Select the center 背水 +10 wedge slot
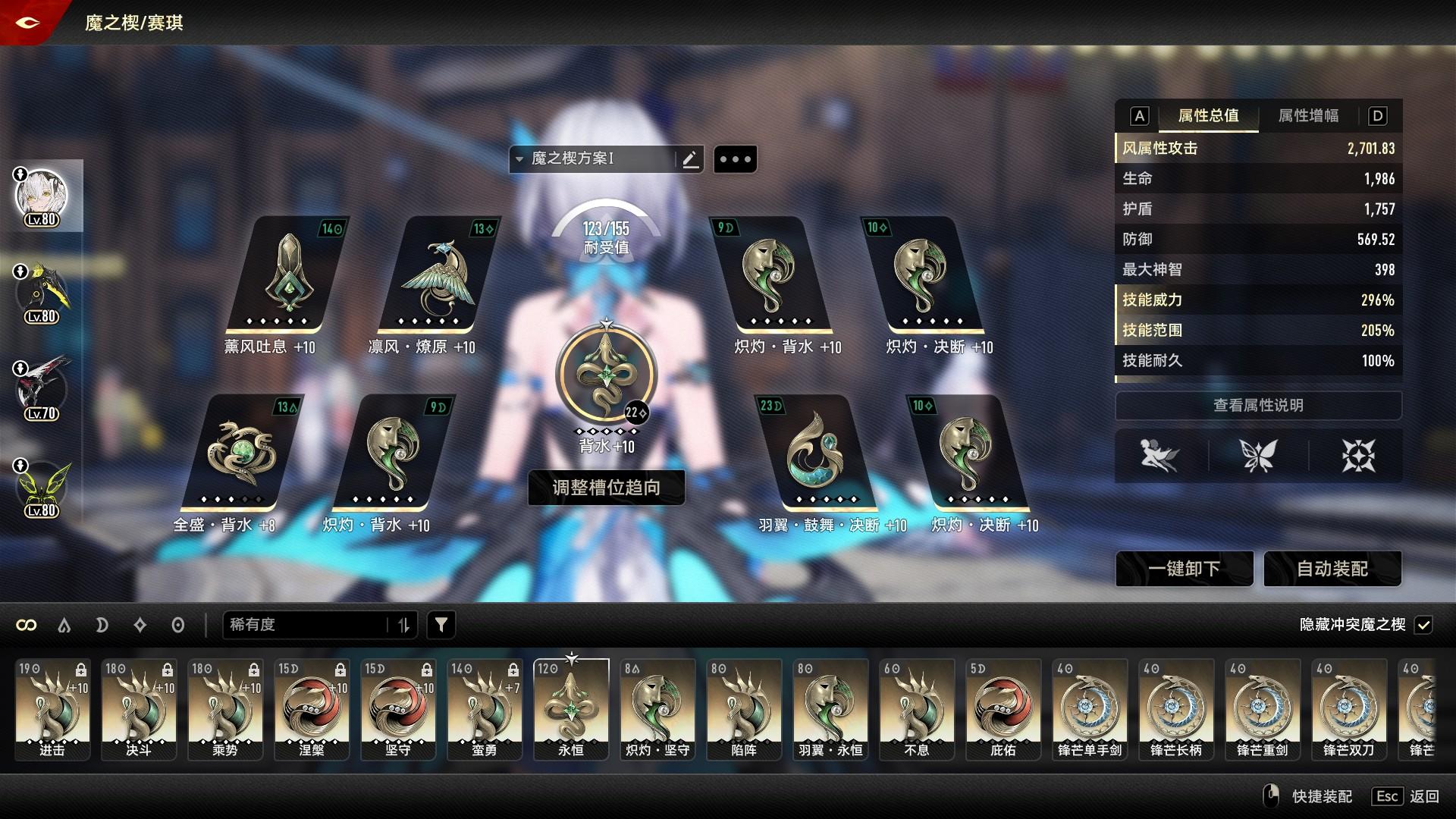The image size is (1456, 819). [606, 377]
